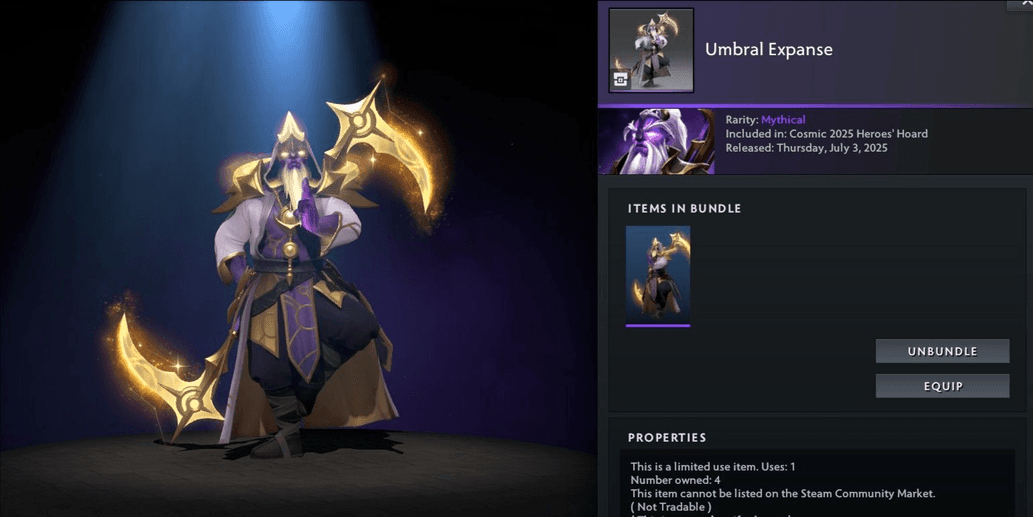Viewport: 1033px width, 517px height.
Task: Select the bundle item thumbnail under Items in Bundle
Action: 657,275
